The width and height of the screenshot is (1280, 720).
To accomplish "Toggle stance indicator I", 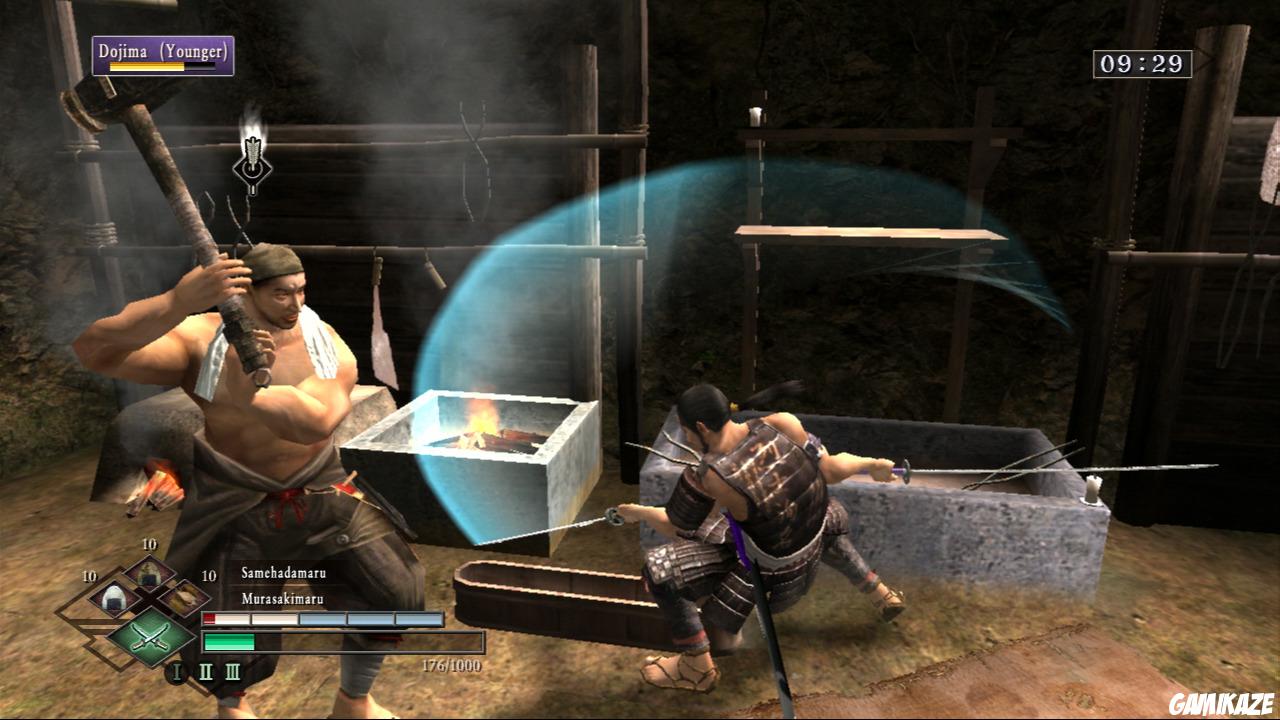I will [176, 671].
